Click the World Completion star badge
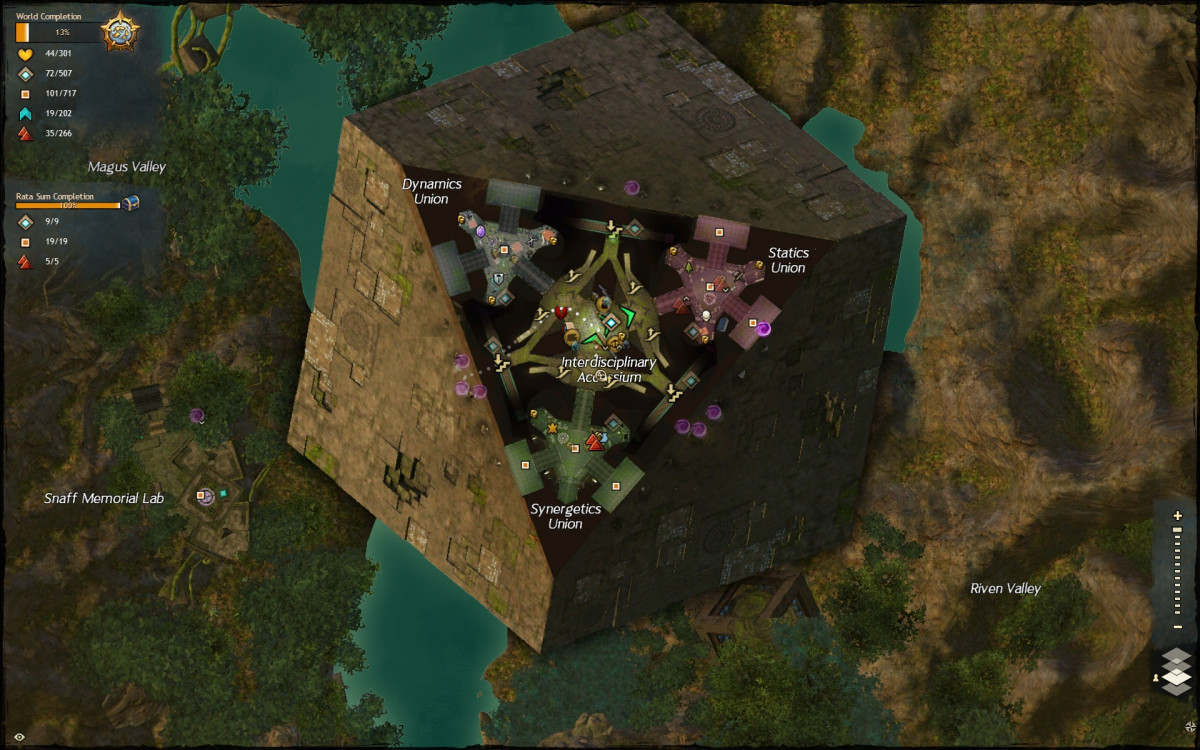 [120, 32]
